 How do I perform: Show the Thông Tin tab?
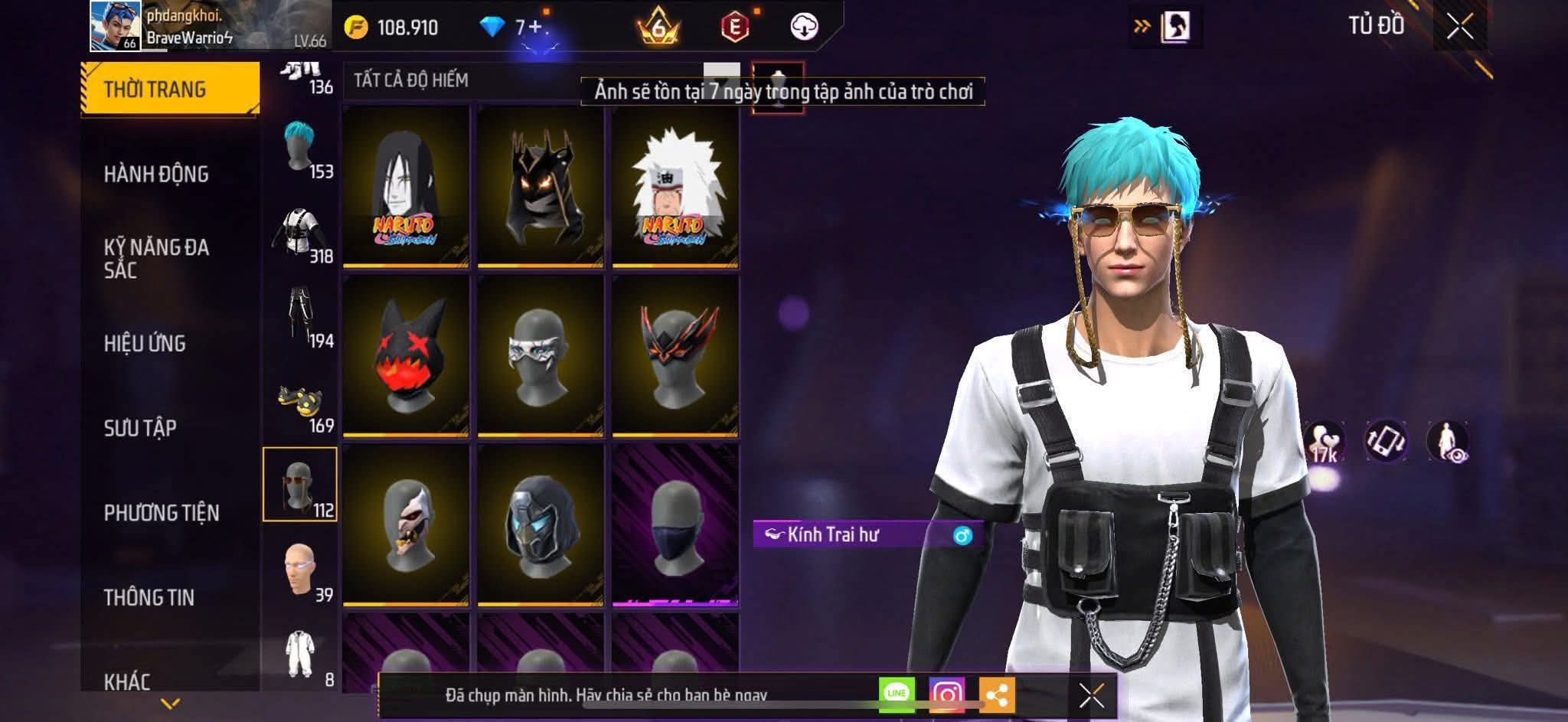click(x=149, y=597)
